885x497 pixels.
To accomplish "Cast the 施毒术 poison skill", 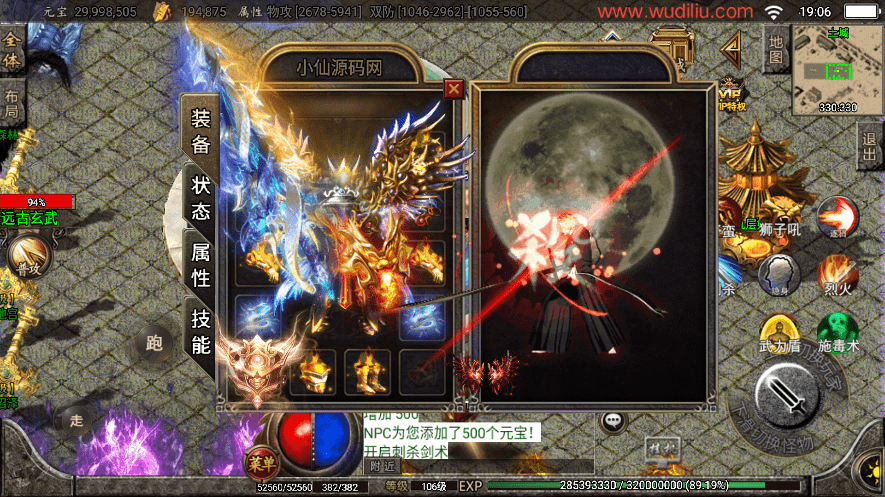I will click(838, 332).
